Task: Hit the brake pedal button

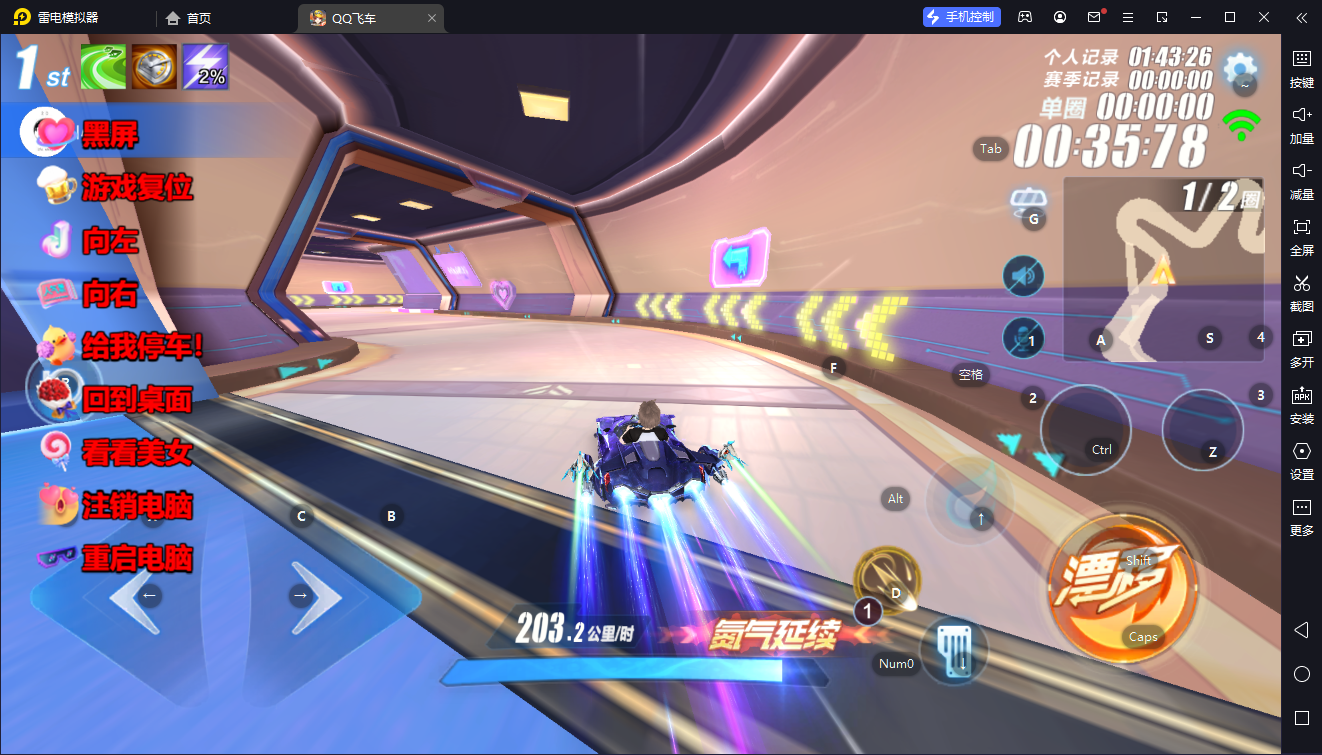Action: tap(953, 651)
